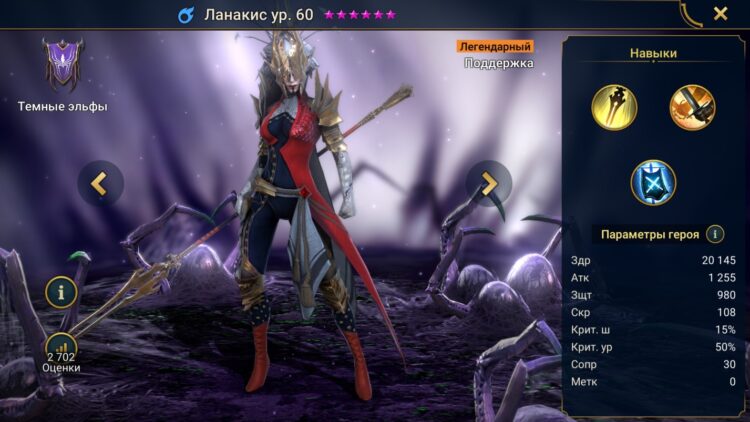Select the golden spear skill icon
The height and width of the screenshot is (422, 750).
point(615,107)
